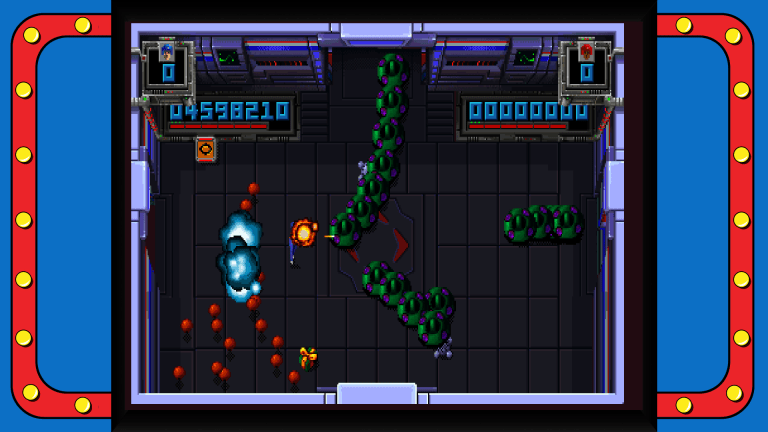768x432 pixels.
Task: Select player one's blue portrait icon
Action: click(x=167, y=51)
